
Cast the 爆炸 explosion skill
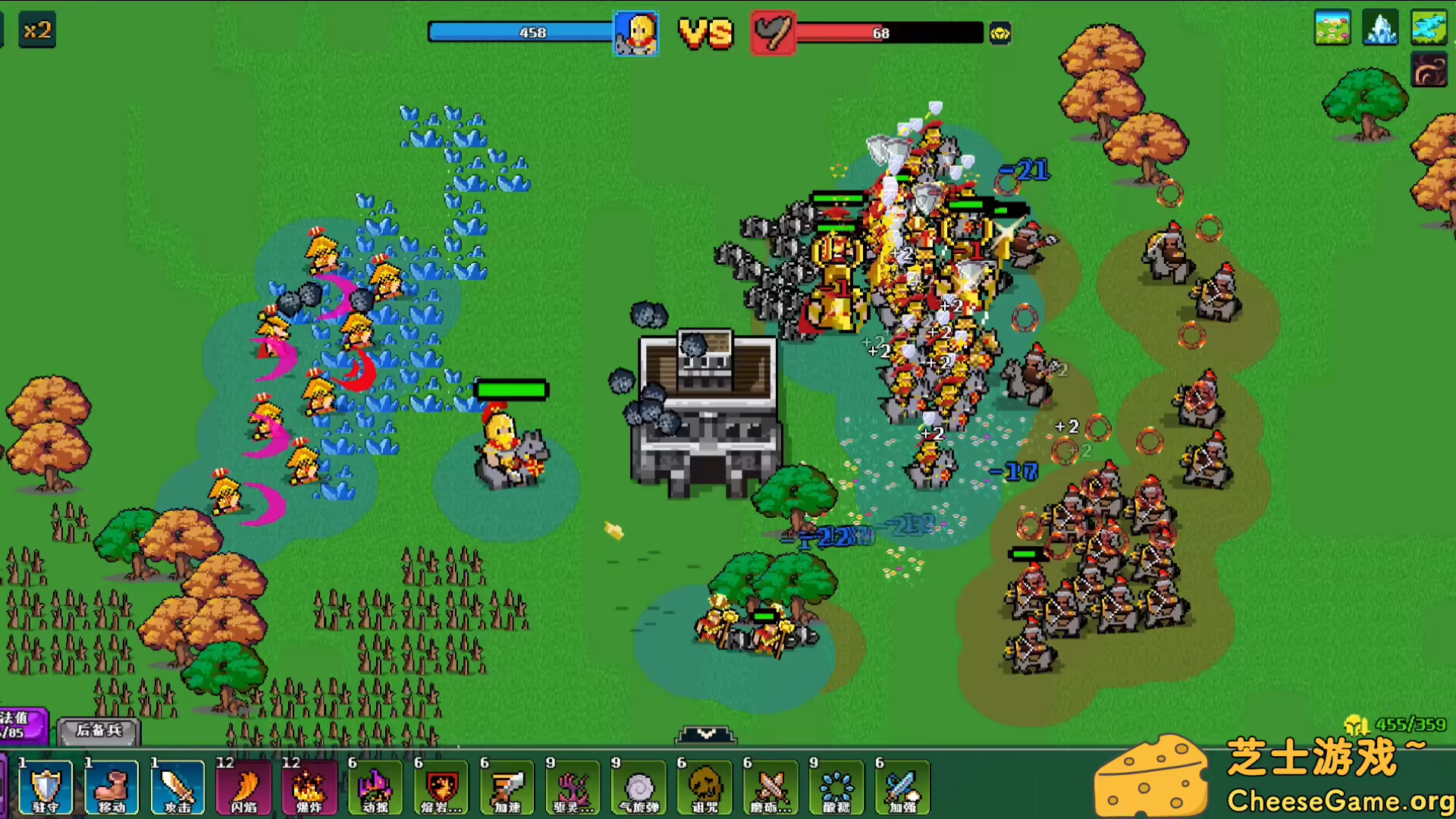309,786
